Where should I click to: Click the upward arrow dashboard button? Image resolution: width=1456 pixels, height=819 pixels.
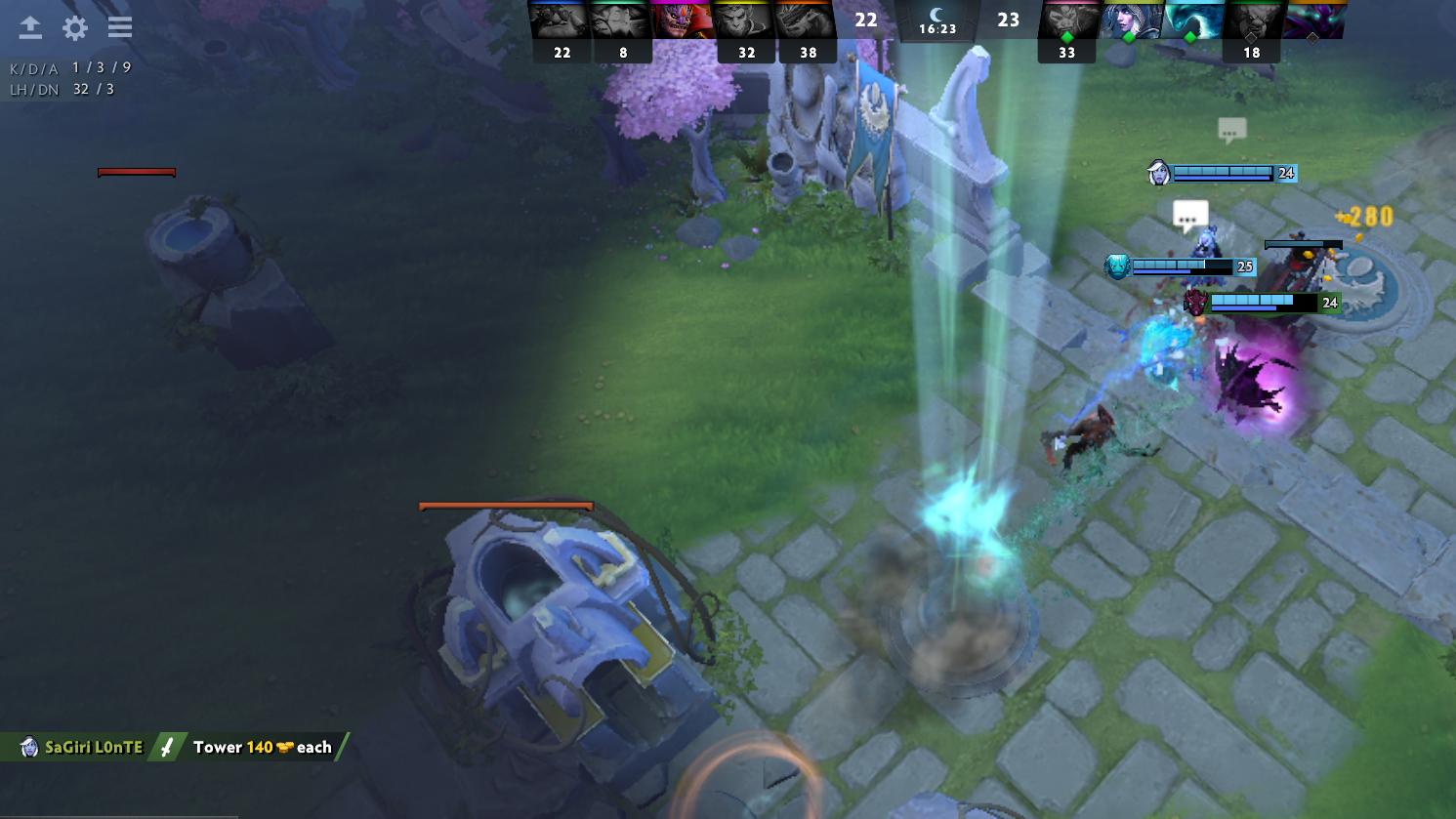tap(30, 27)
